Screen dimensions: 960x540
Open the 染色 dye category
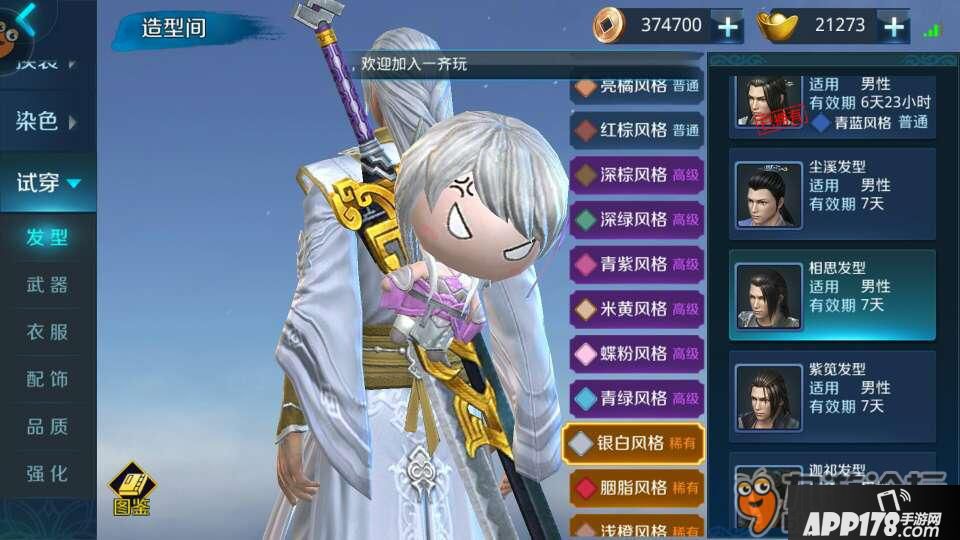pyautogui.click(x=46, y=122)
